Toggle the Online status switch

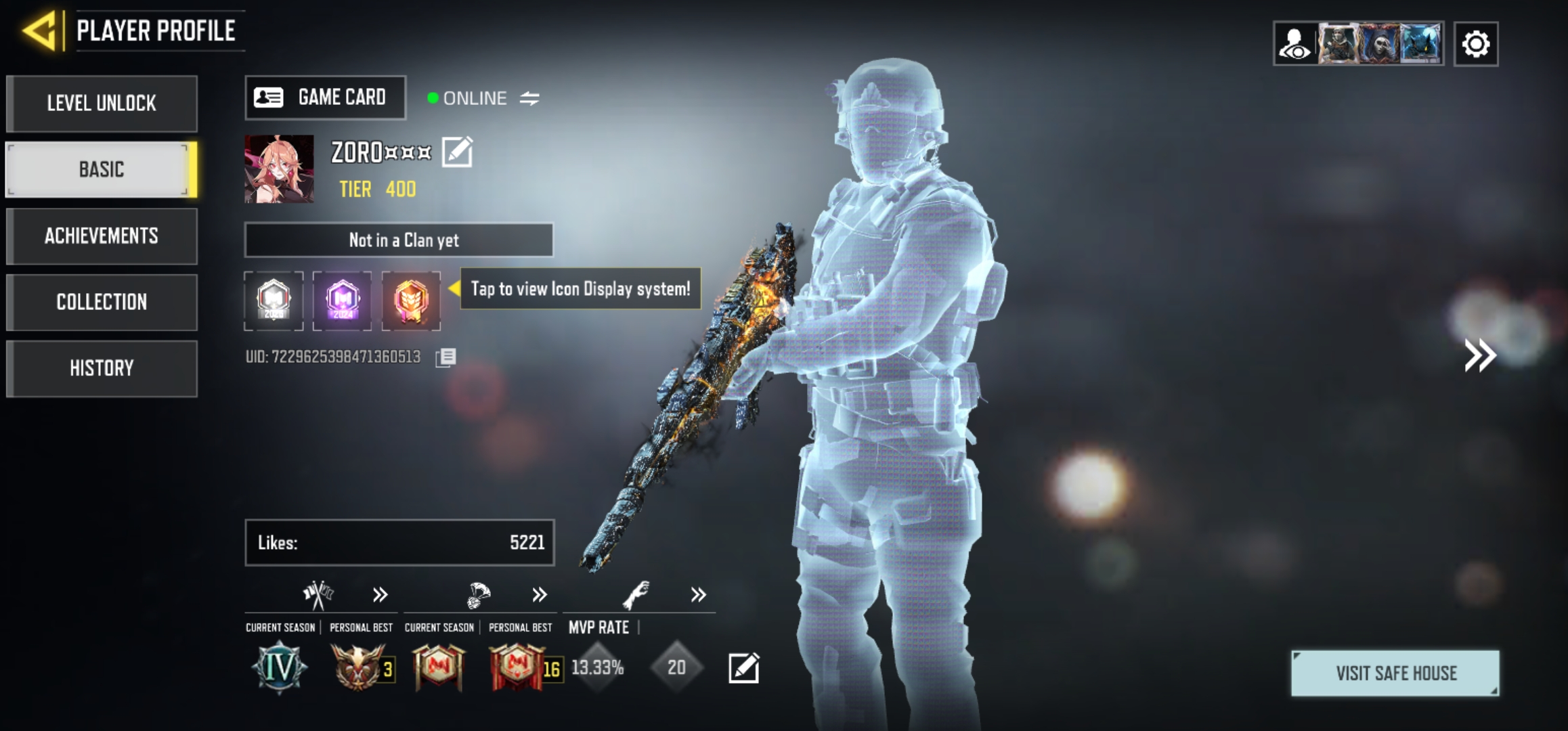tap(529, 99)
